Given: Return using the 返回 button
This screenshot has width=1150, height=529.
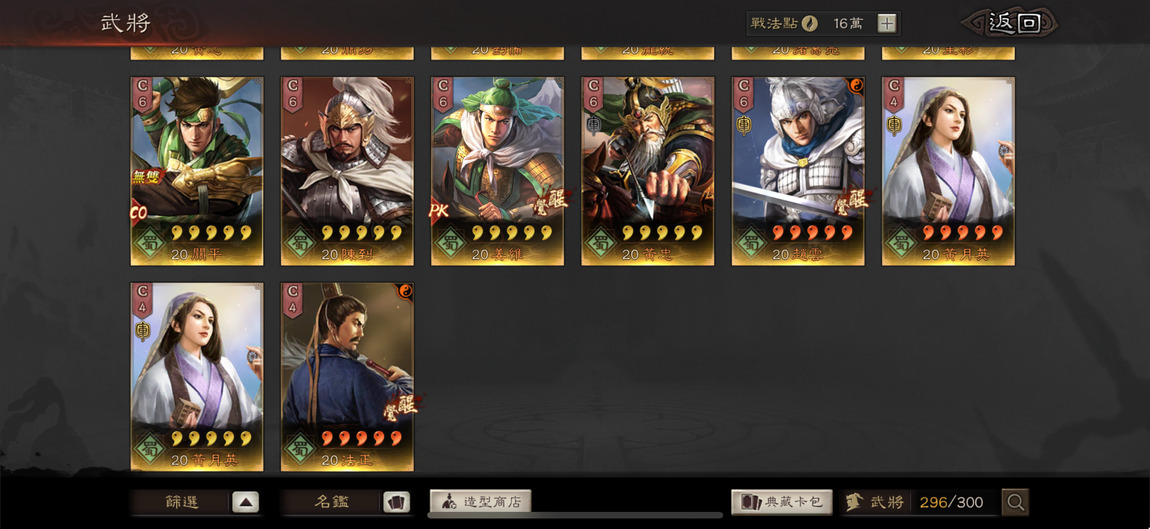Looking at the screenshot, I should (x=1010, y=23).
